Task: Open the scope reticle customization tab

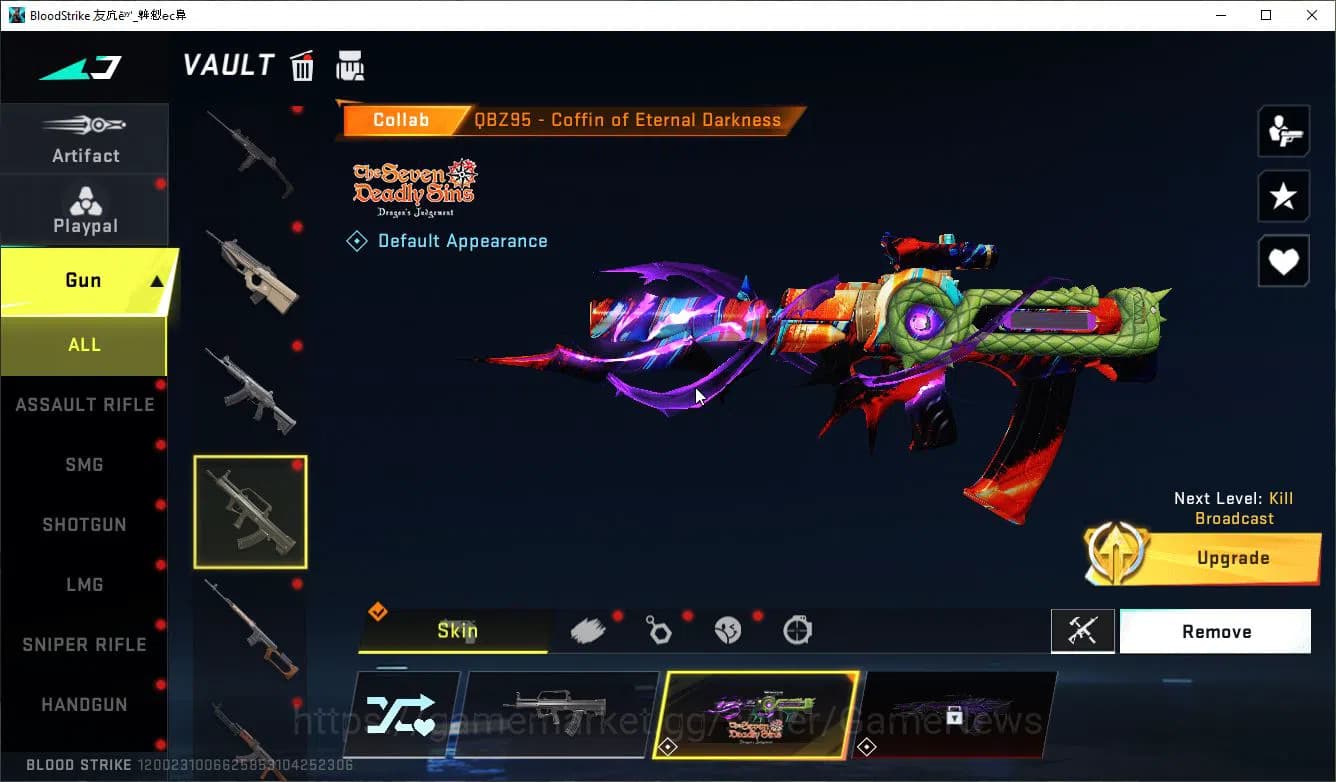Action: click(797, 630)
